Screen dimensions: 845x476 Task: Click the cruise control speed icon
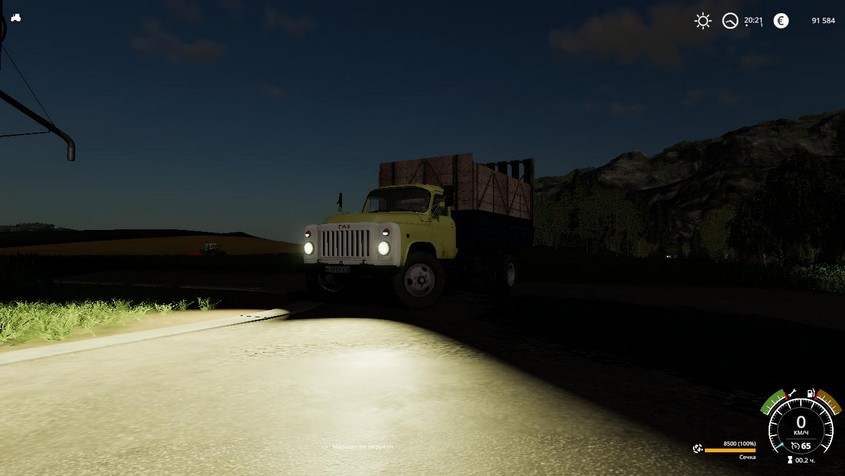[x=793, y=446]
